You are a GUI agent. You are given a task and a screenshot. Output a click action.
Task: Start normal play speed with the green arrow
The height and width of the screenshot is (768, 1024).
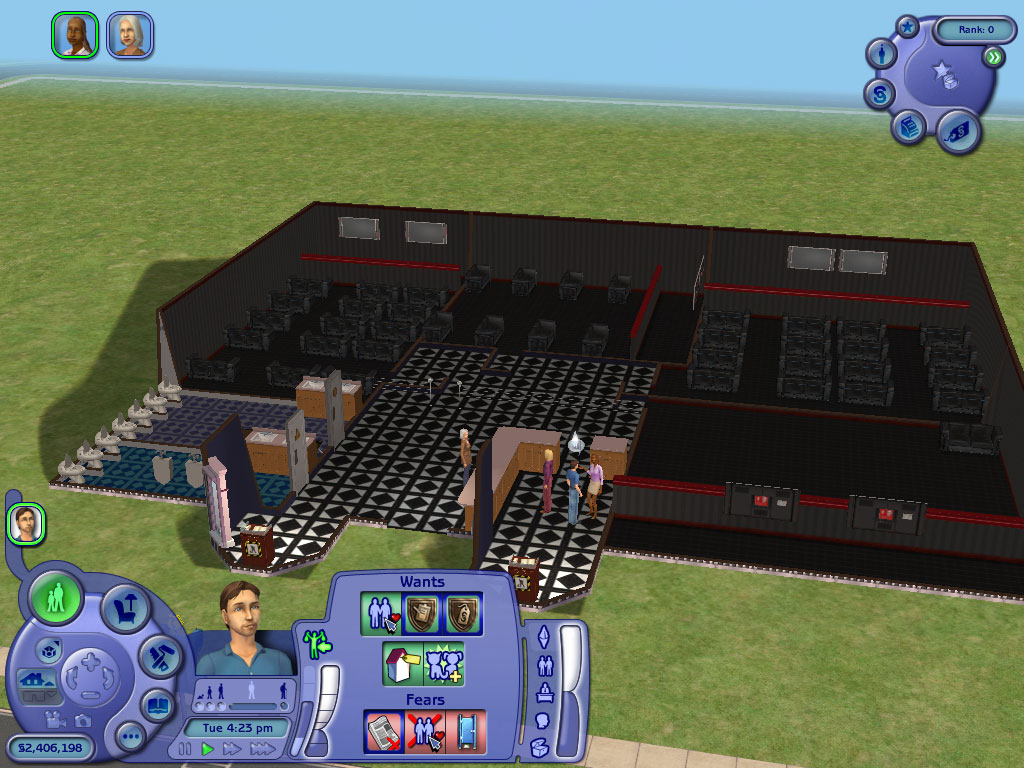(x=208, y=748)
